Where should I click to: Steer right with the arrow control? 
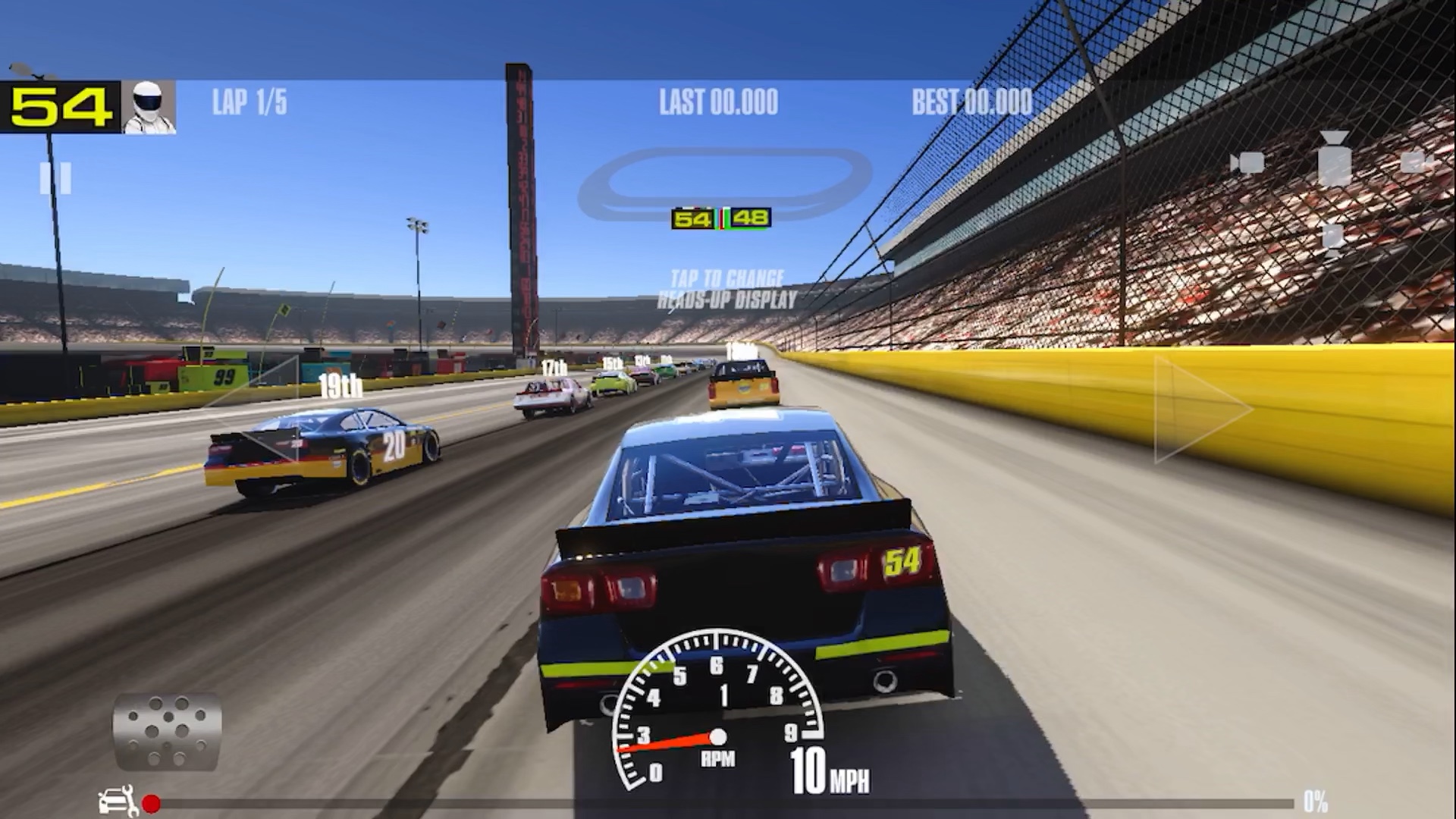(x=1202, y=409)
